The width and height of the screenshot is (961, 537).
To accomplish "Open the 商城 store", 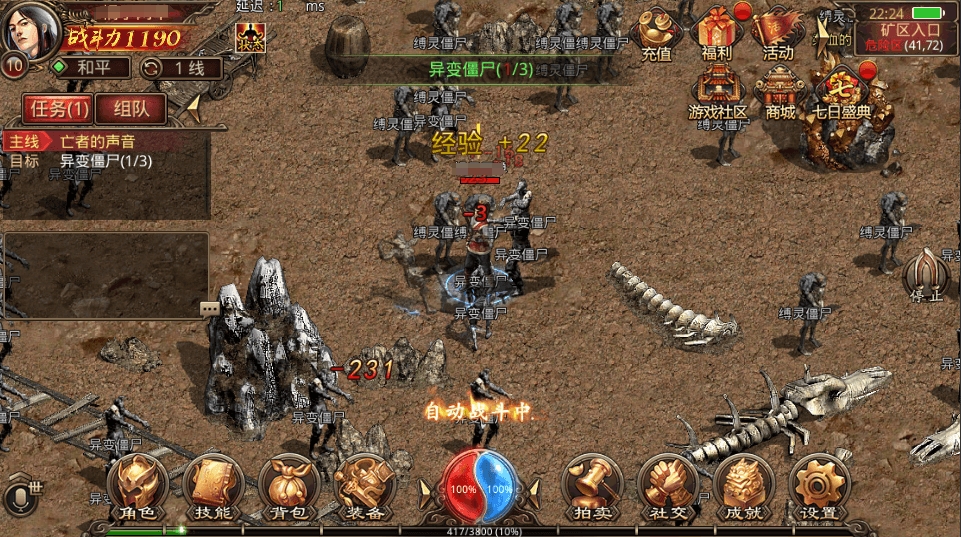I will coord(780,93).
